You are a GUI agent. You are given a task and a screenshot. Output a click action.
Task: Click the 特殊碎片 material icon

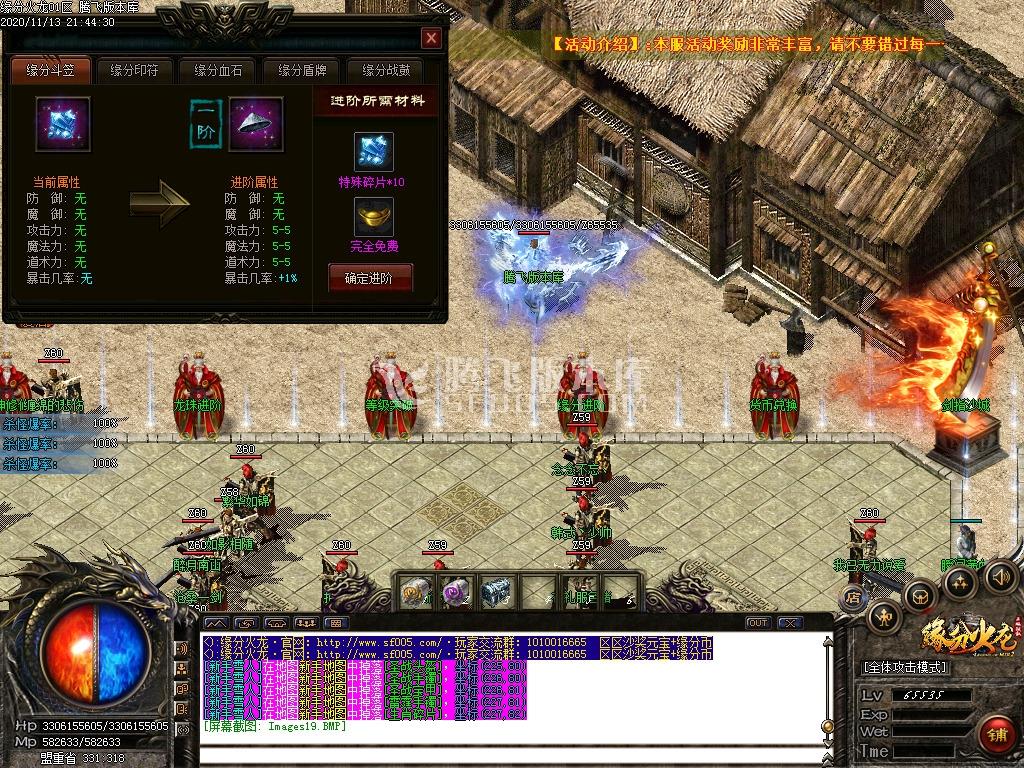point(374,152)
